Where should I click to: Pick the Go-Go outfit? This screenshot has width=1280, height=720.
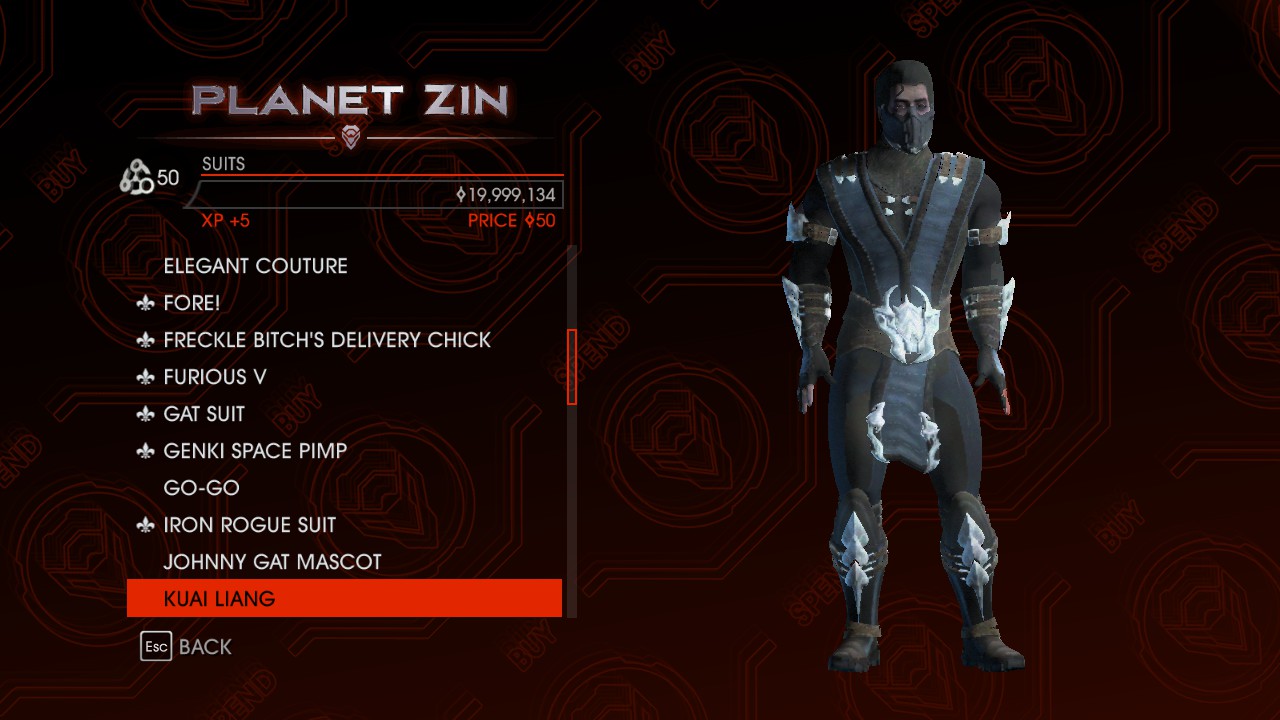click(x=201, y=488)
